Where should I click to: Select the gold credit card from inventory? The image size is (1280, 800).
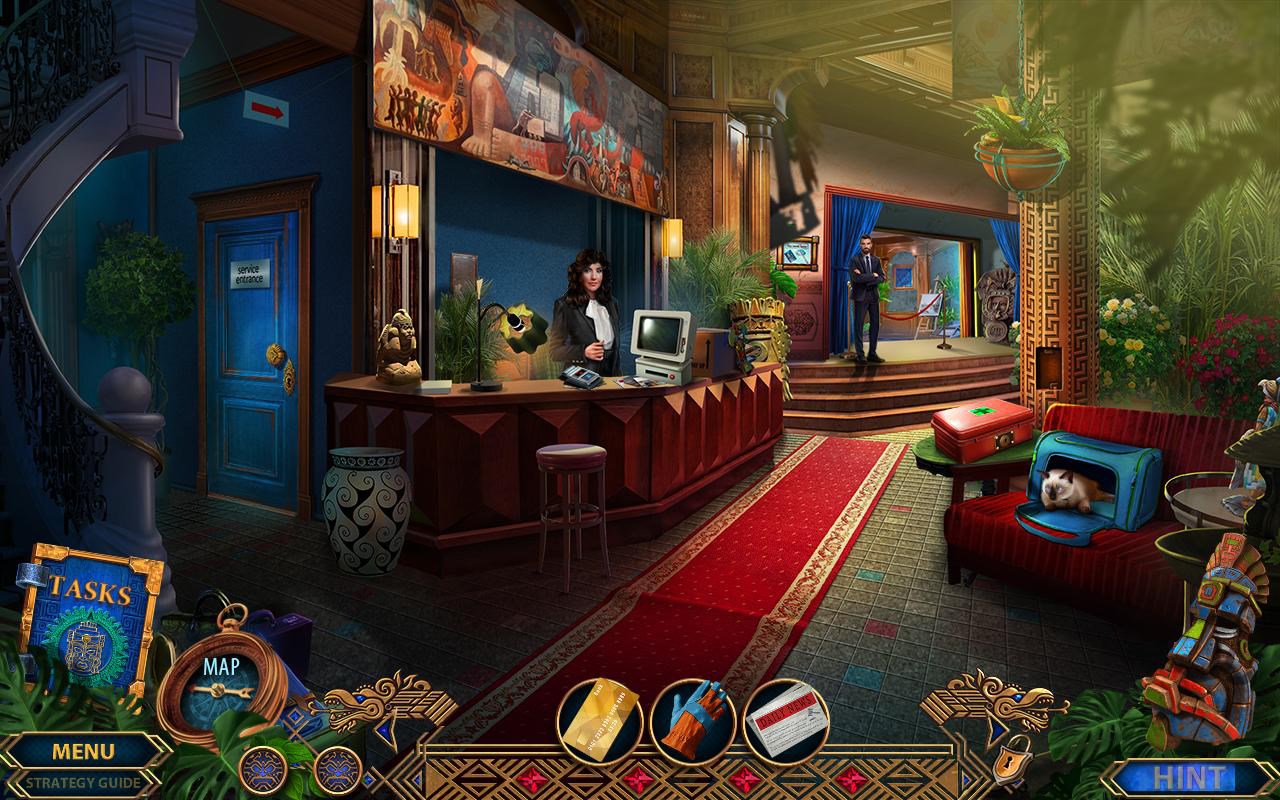(602, 716)
